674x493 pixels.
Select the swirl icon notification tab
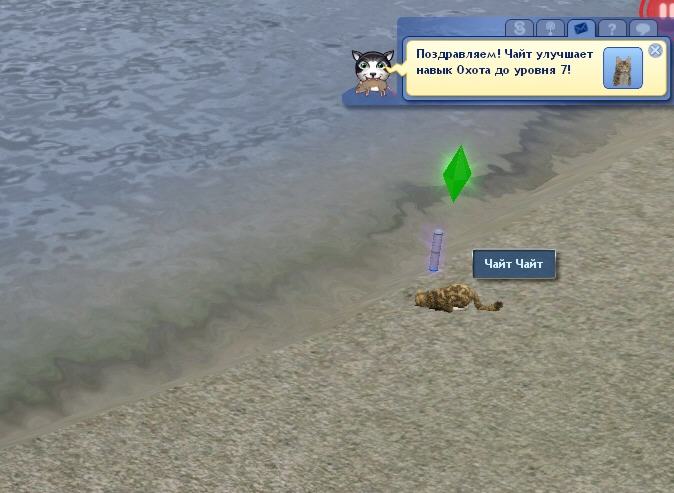pyautogui.click(x=519, y=28)
